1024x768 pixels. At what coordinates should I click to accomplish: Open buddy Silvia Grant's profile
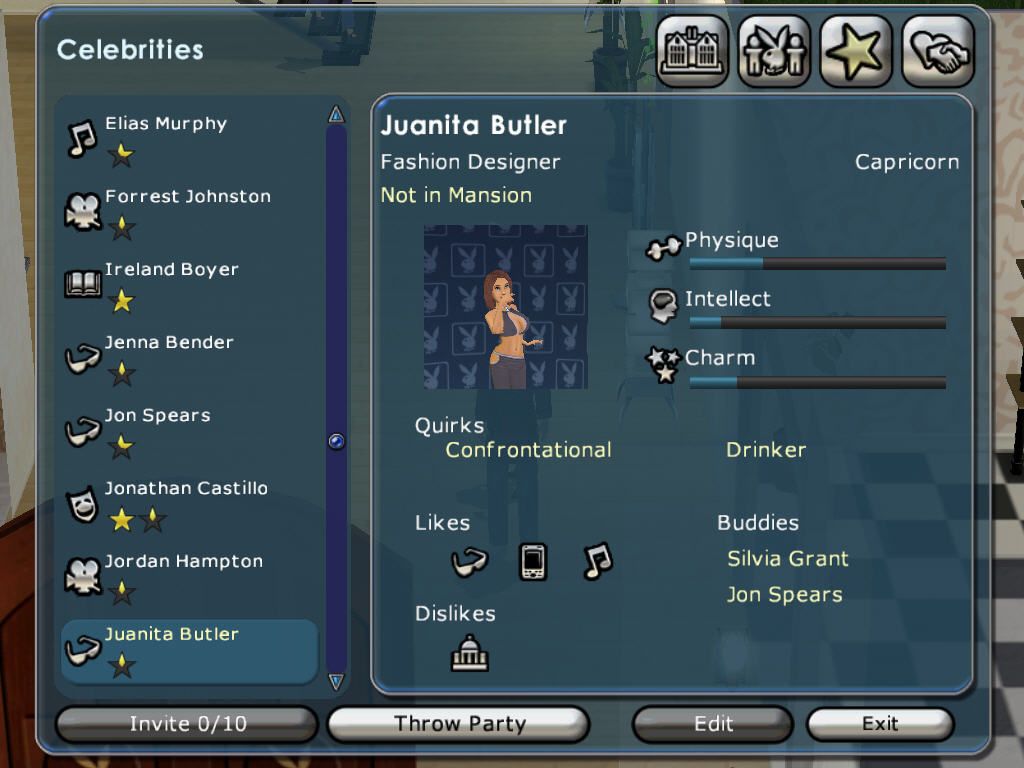pos(787,559)
